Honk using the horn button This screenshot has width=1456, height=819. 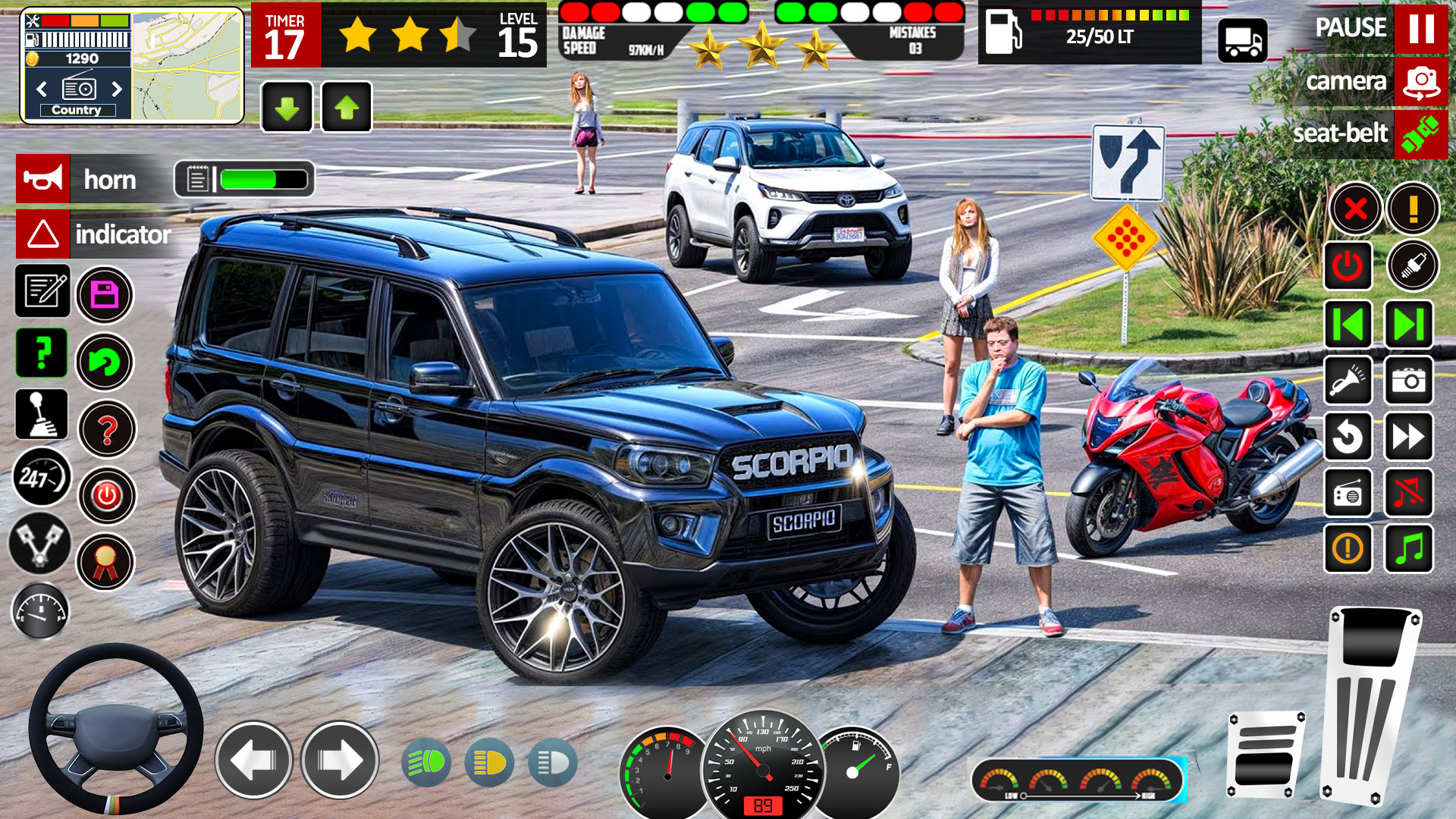tap(42, 180)
